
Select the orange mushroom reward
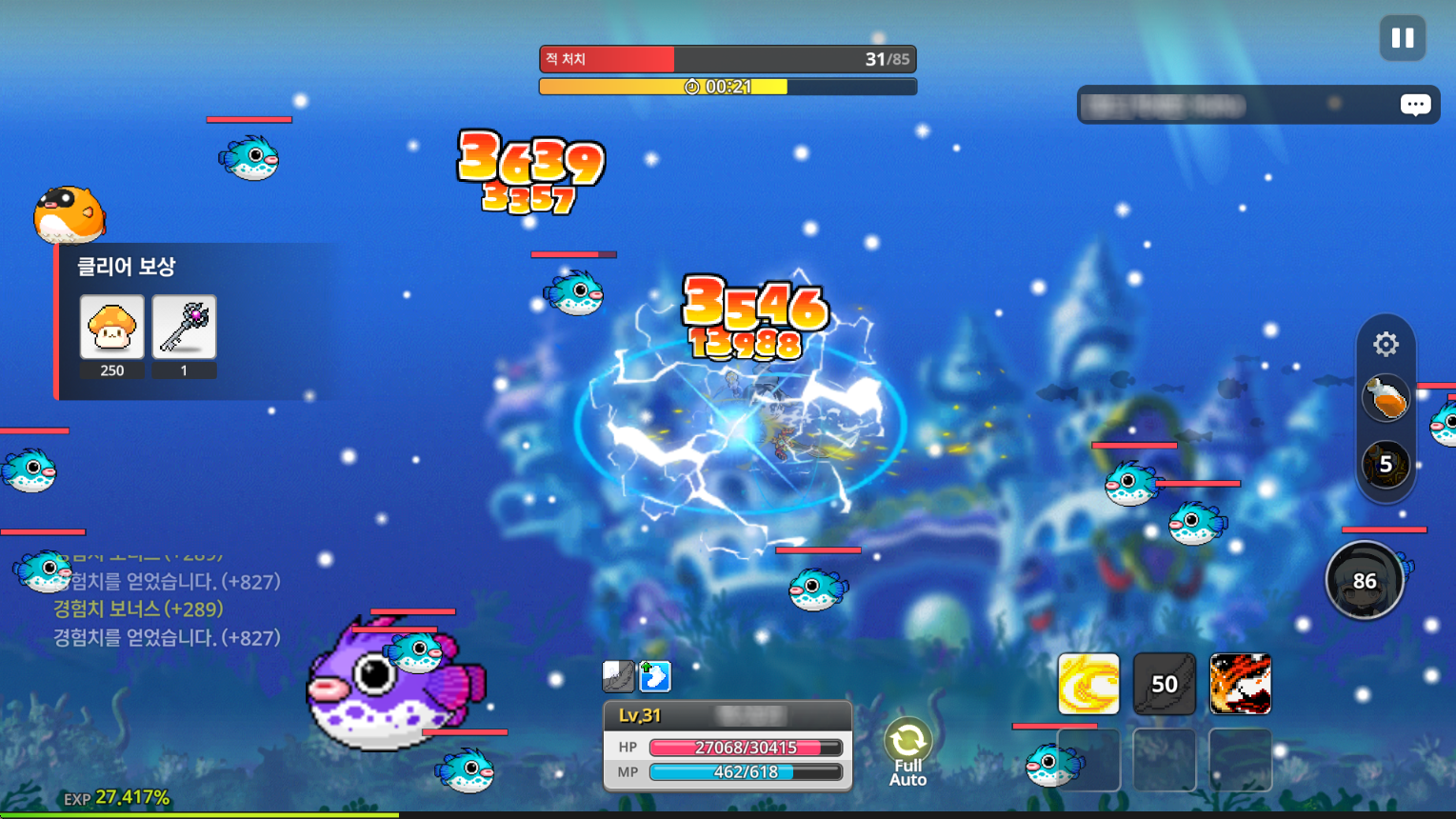click(x=112, y=327)
